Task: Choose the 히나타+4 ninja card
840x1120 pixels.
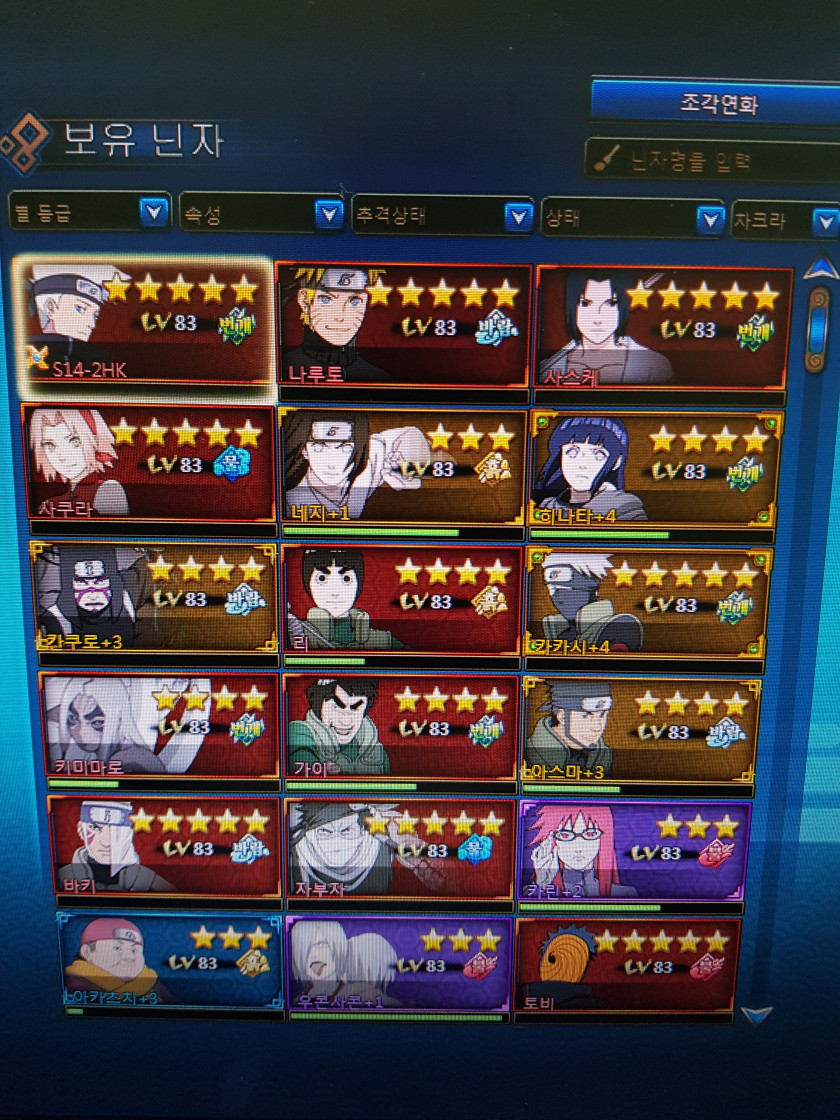Action: [x=655, y=468]
